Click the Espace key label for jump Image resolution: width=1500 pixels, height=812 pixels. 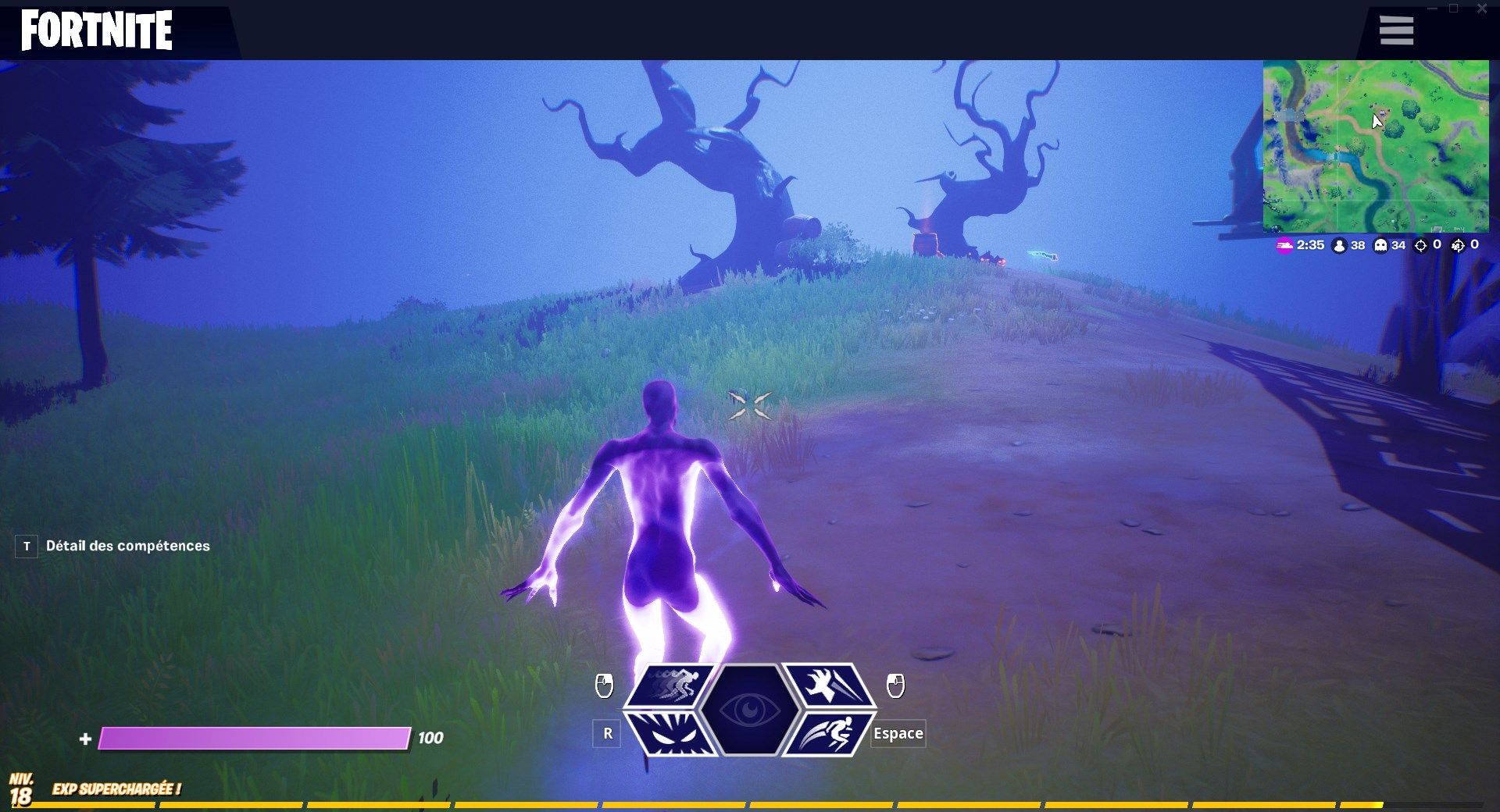coord(898,734)
